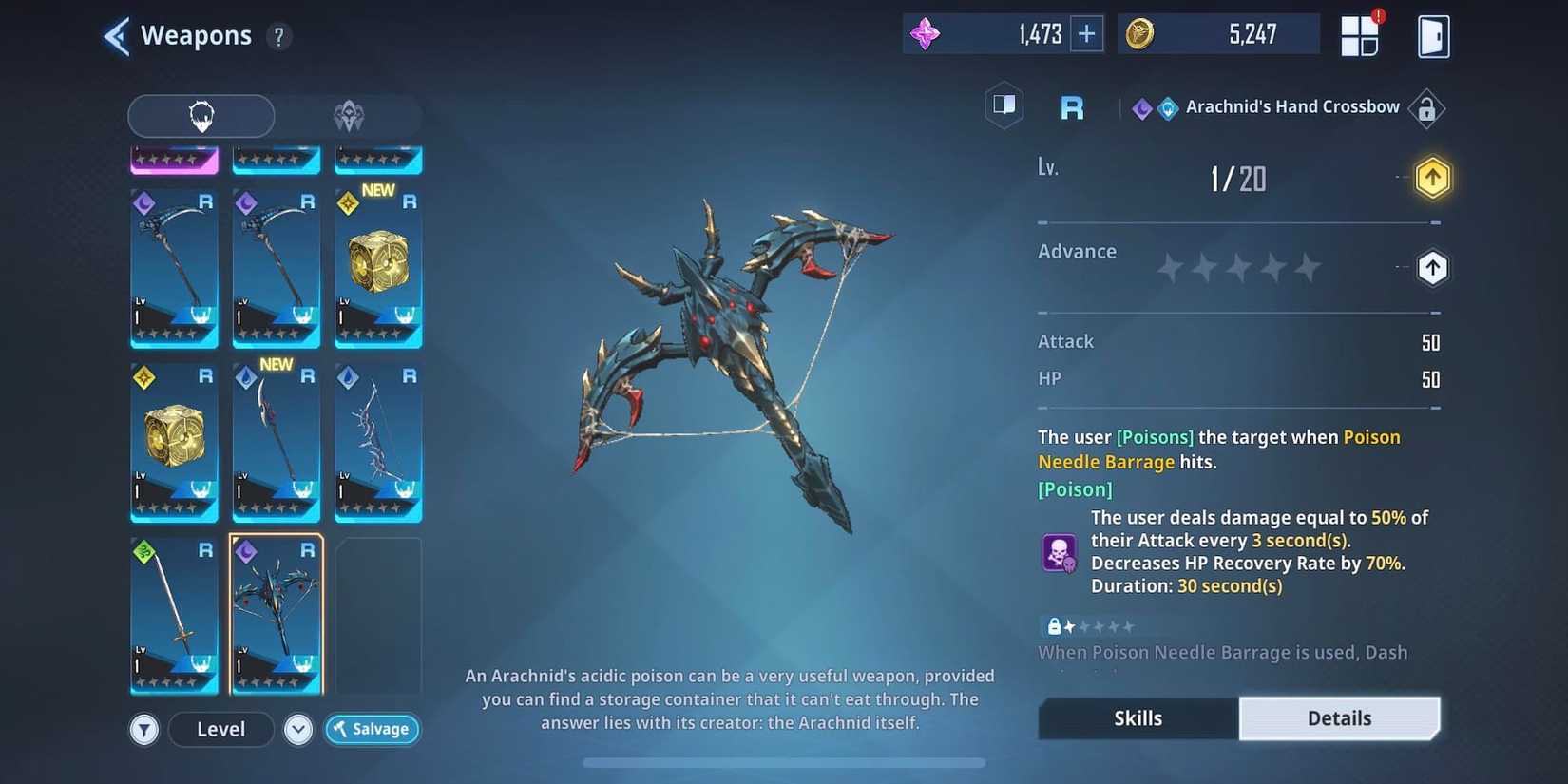Screen dimensions: 1568x784
Task: Switch inventory to the armor category tab
Action: (349, 116)
